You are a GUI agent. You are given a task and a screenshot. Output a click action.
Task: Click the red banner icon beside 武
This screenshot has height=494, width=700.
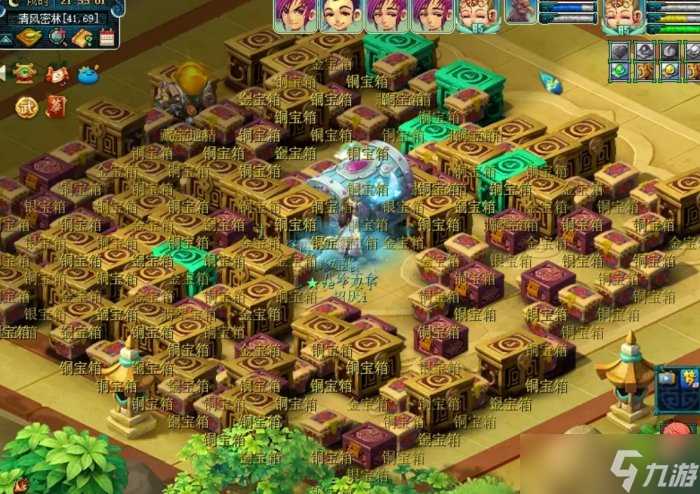point(56,105)
